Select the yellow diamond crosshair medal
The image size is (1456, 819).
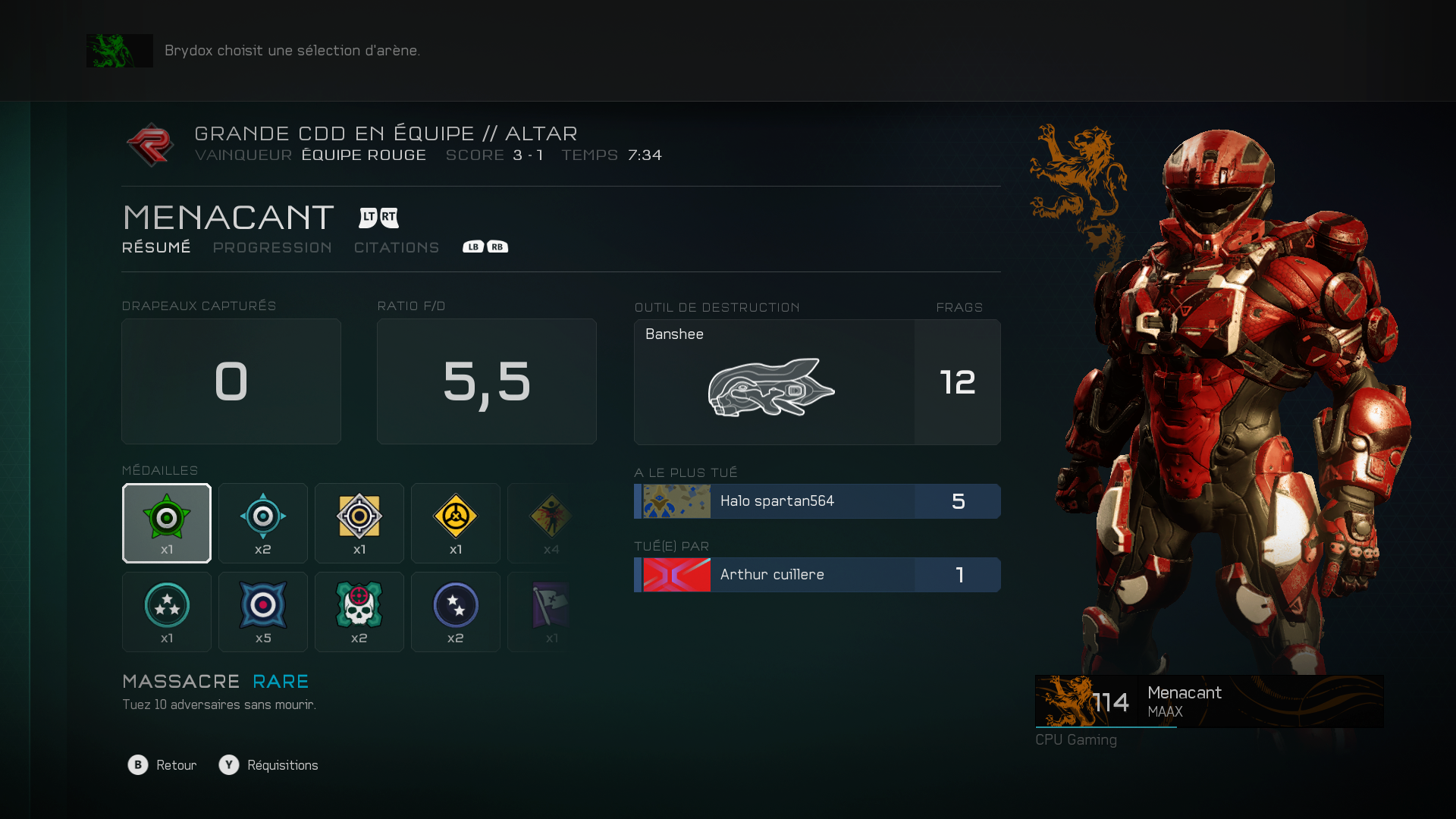point(359,523)
